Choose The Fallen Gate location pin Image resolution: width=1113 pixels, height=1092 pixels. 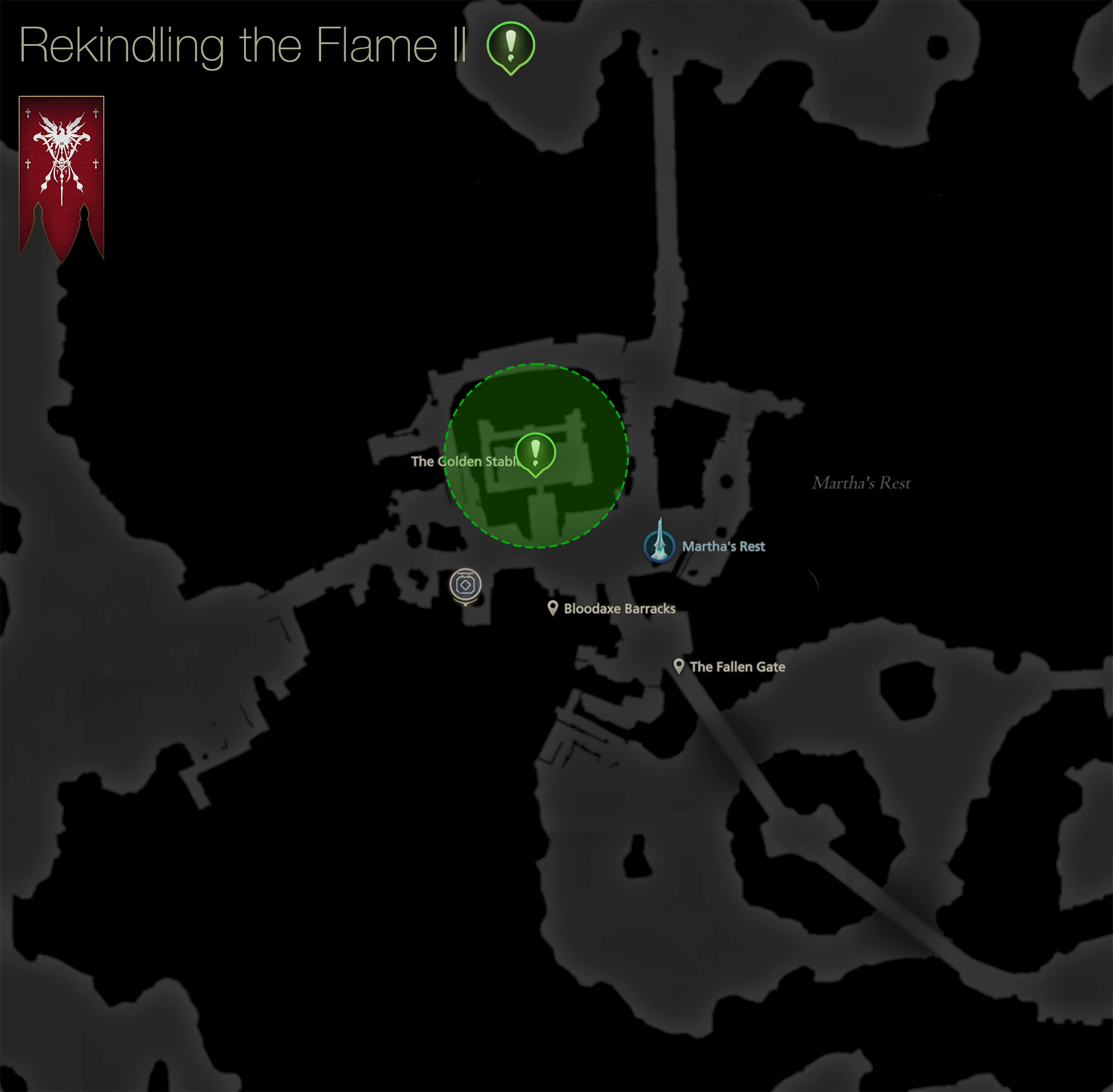[x=679, y=666]
